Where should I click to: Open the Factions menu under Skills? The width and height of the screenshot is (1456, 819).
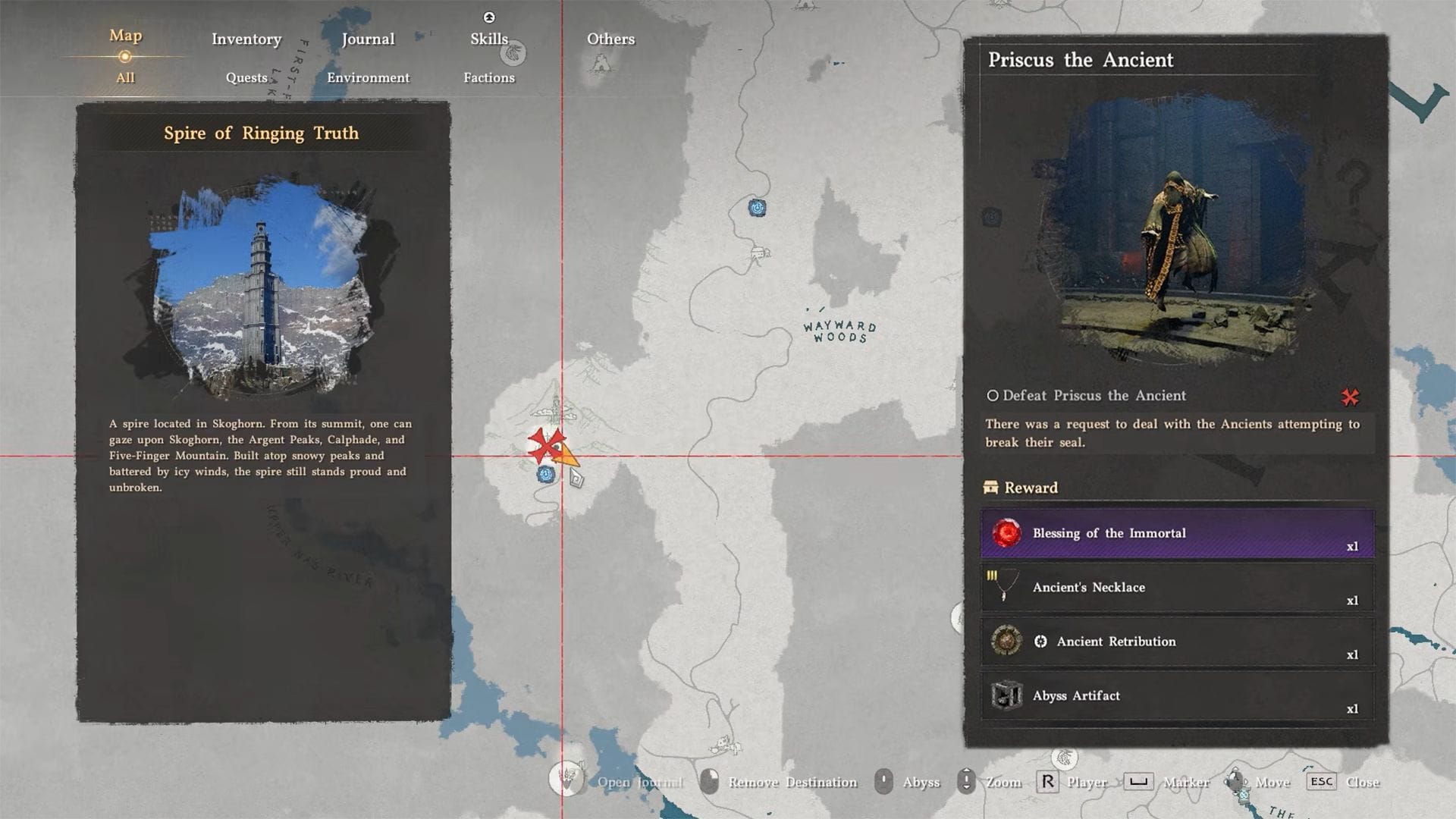[489, 77]
